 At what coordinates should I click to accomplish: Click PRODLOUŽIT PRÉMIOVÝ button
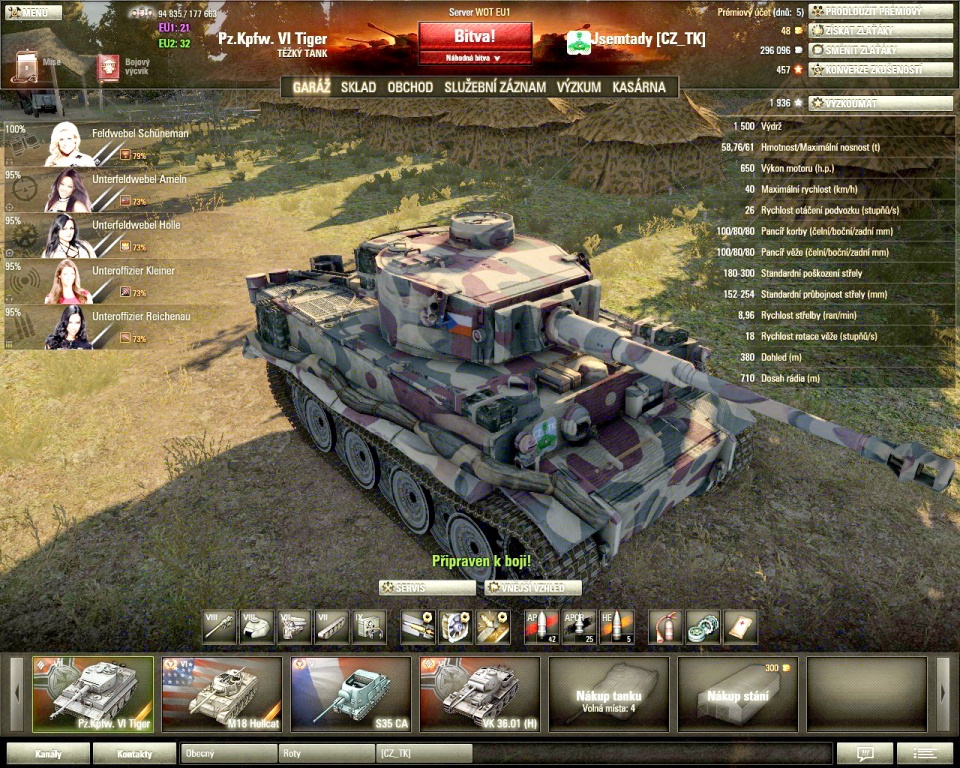pos(867,11)
